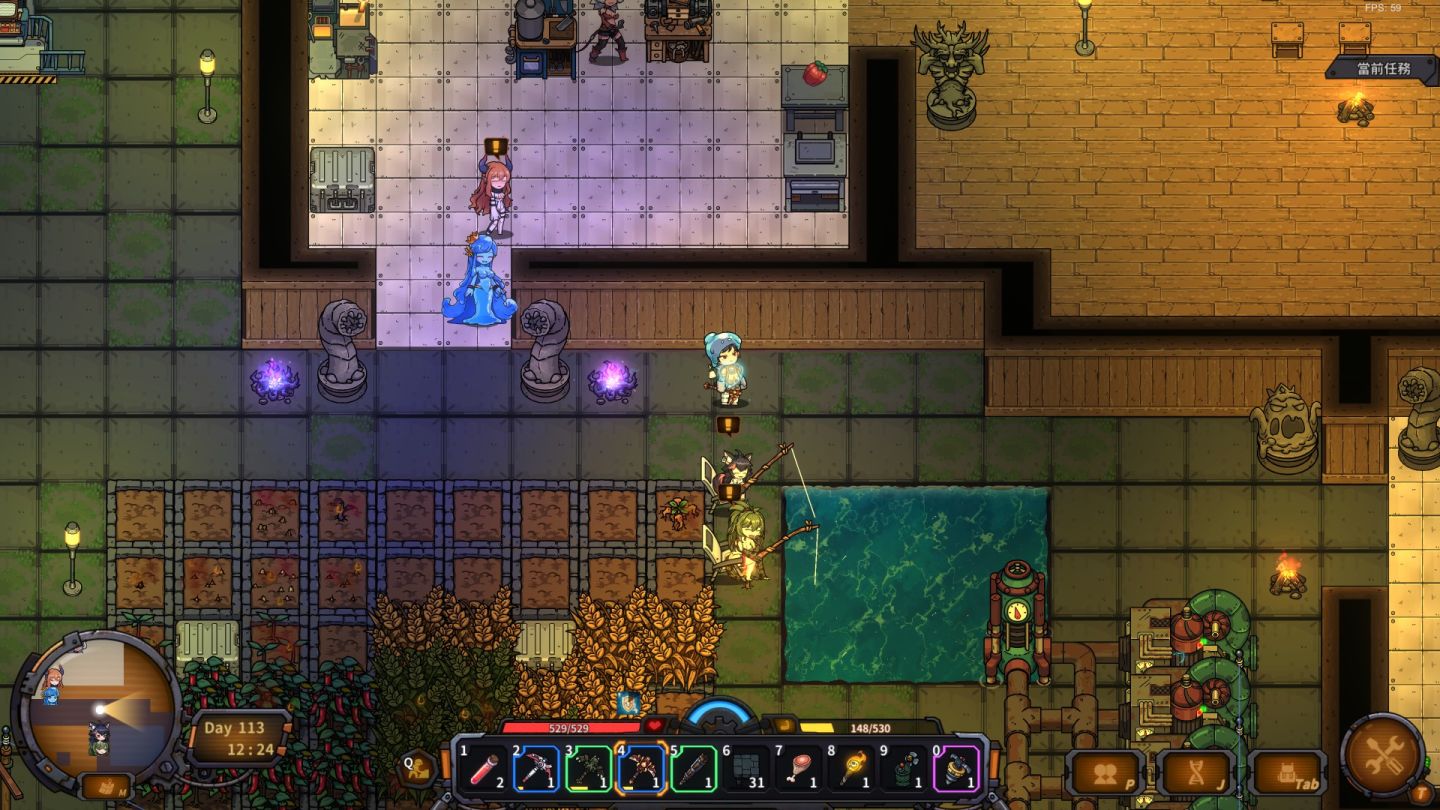Pick the stone block stack in slot 6

tap(746, 769)
